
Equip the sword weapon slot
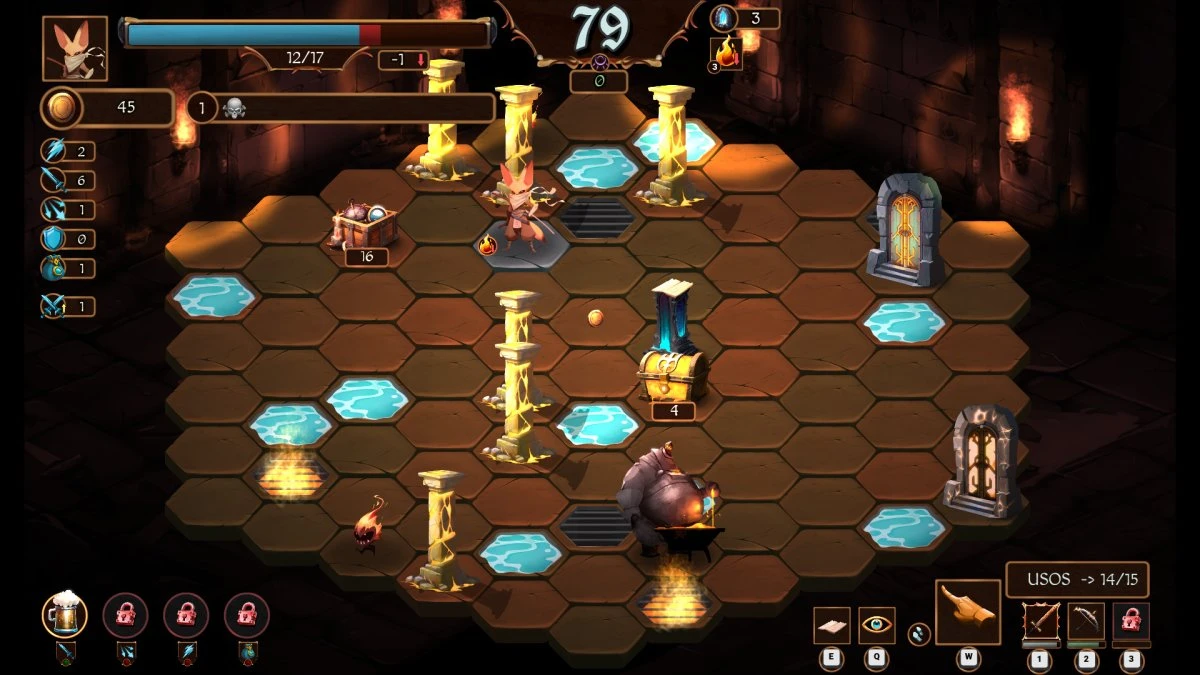(1040, 622)
